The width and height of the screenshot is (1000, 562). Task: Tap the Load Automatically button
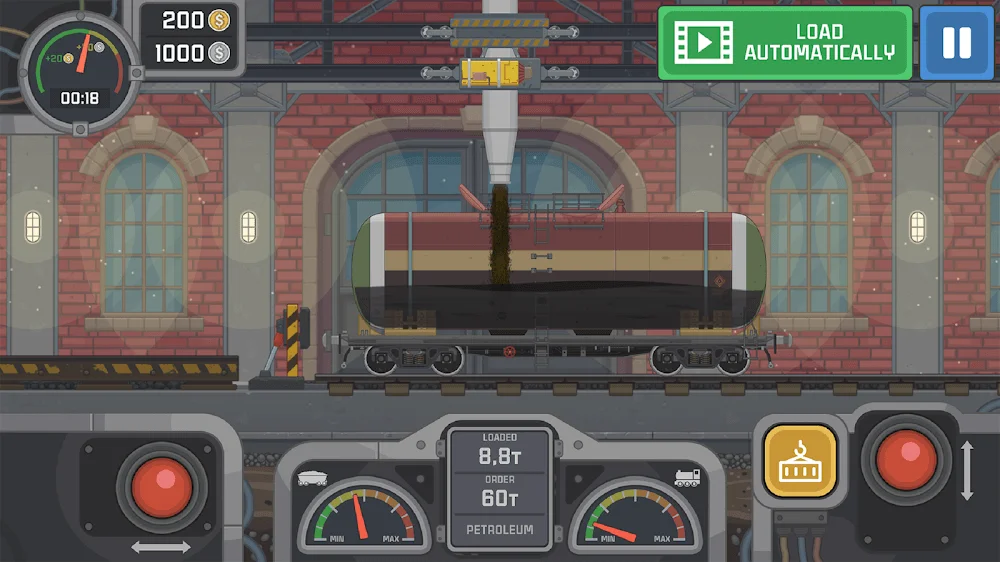785,42
